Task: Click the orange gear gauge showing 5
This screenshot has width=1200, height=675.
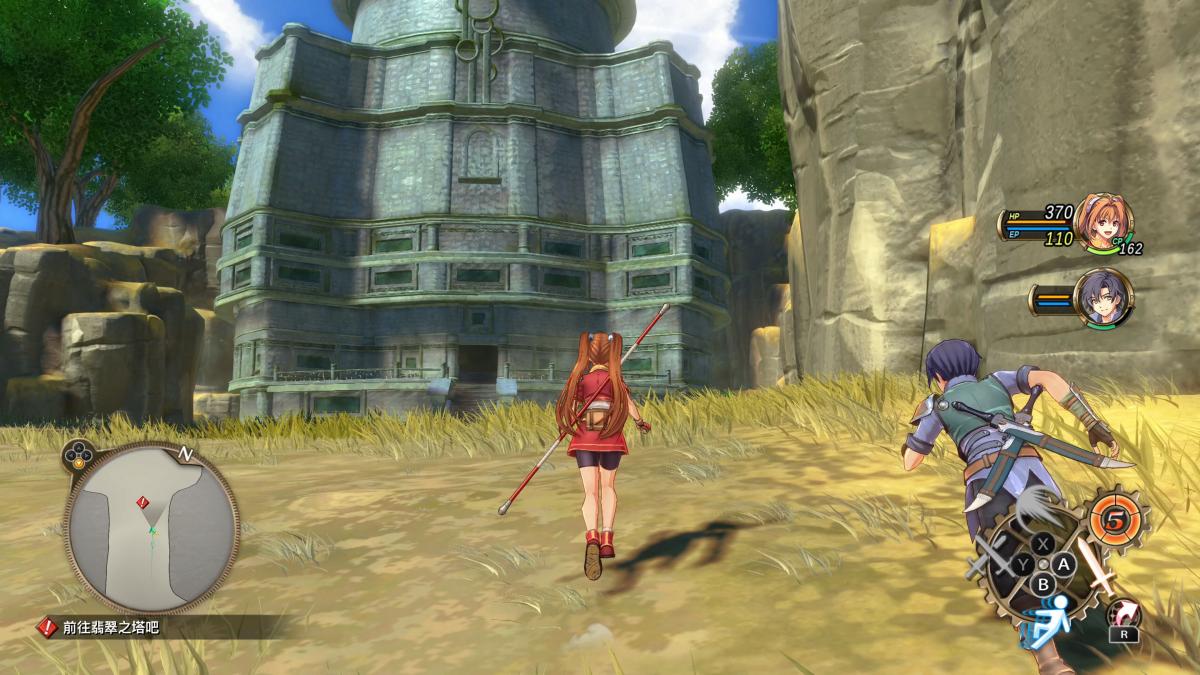Action: pyautogui.click(x=1114, y=519)
